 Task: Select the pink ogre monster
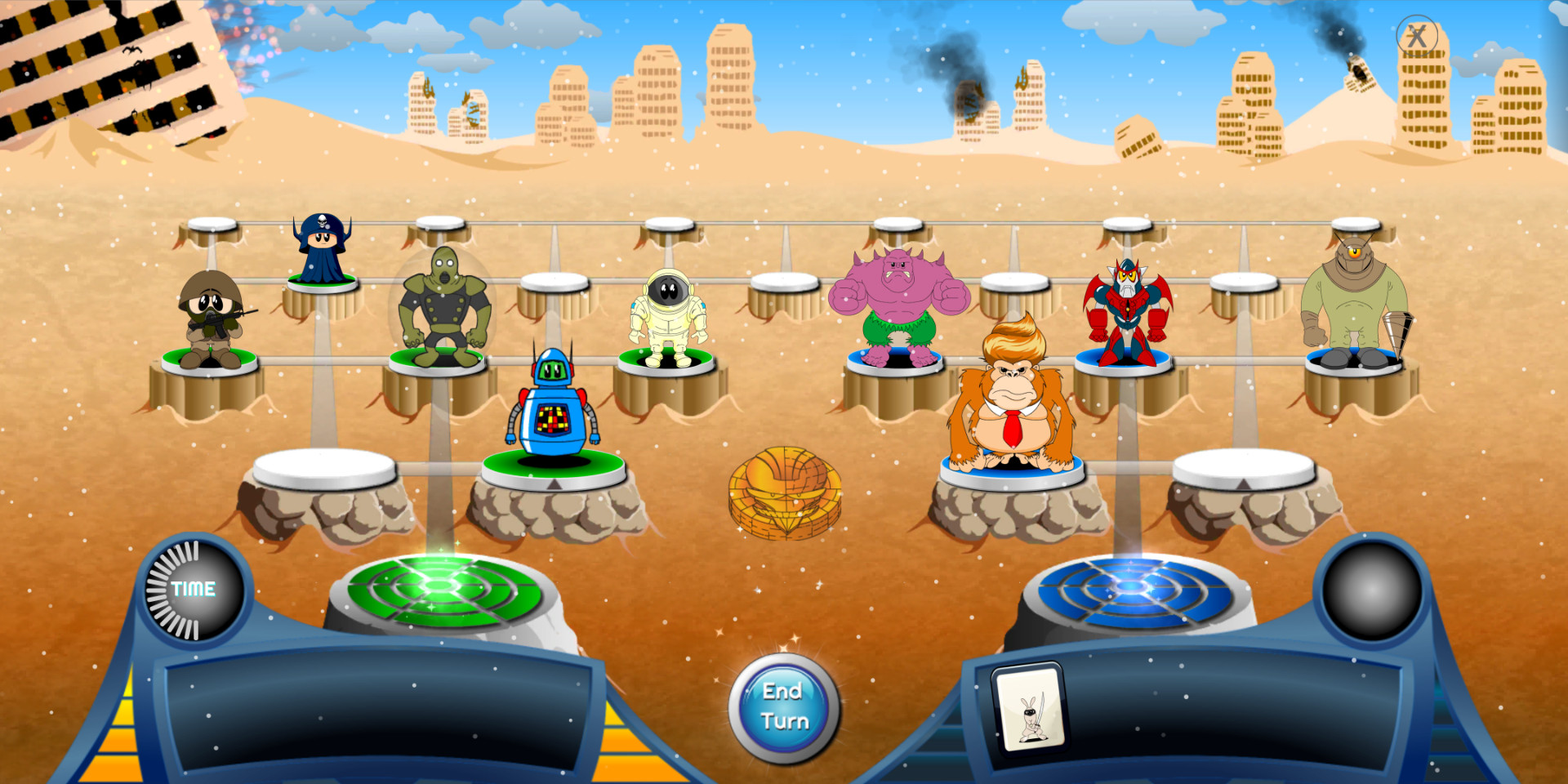(x=898, y=302)
